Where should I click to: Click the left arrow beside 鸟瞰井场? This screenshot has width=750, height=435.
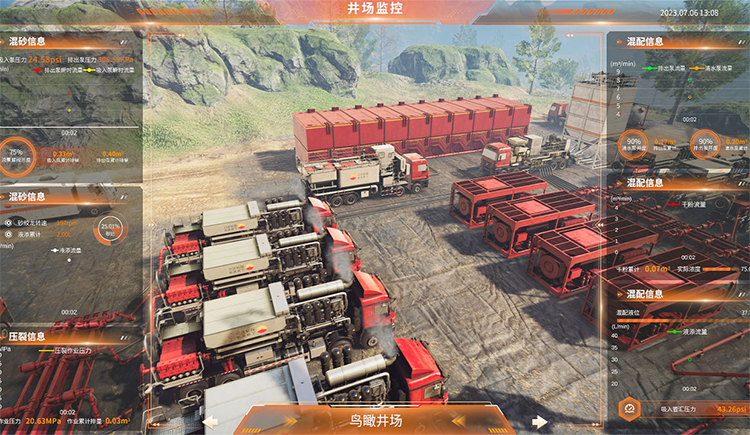[212, 422]
